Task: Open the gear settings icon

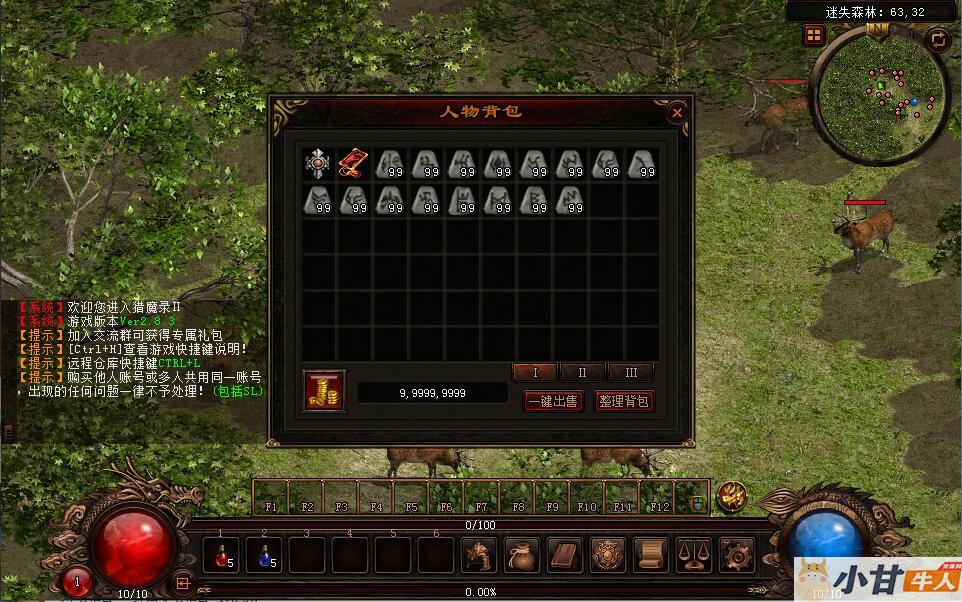Action: (x=737, y=555)
